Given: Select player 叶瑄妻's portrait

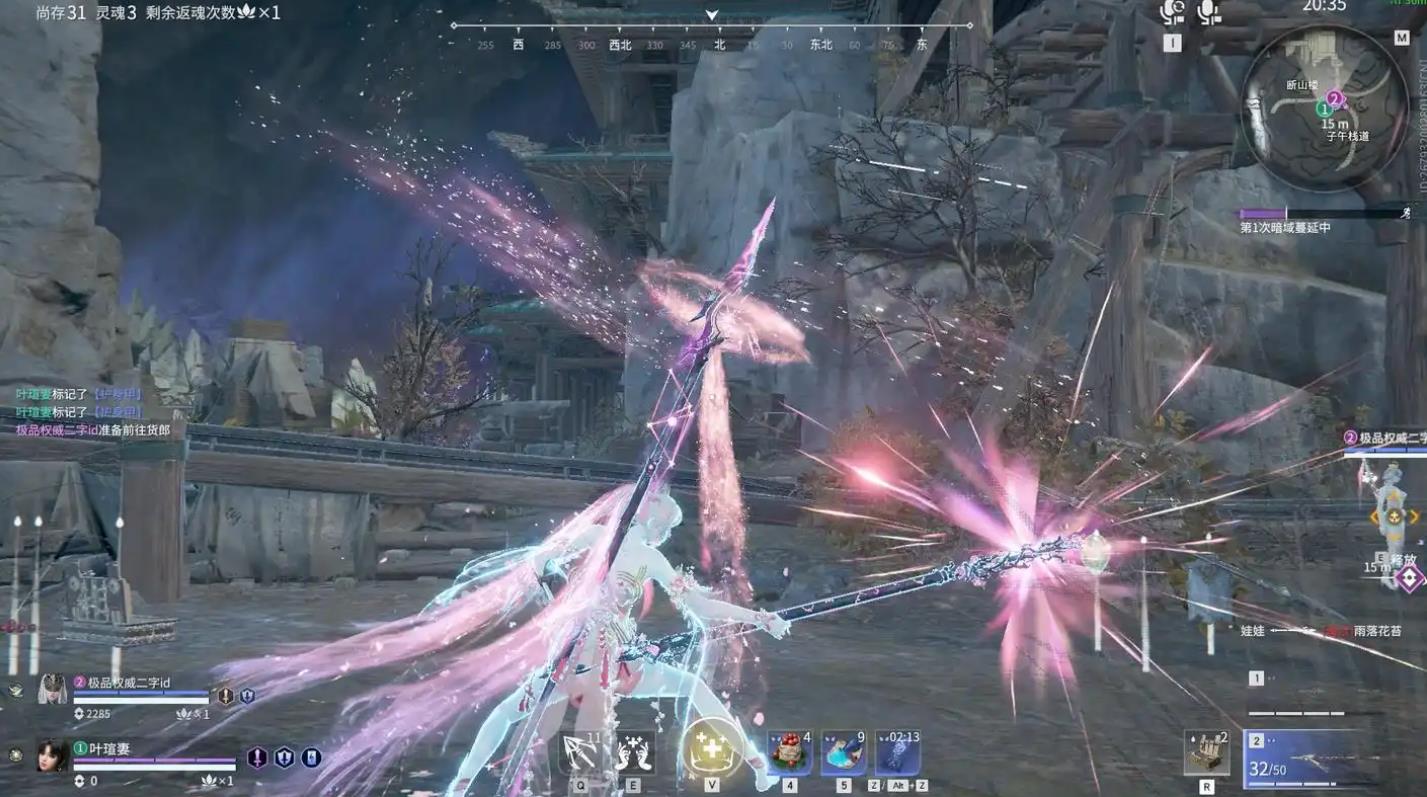Looking at the screenshot, I should click(52, 755).
